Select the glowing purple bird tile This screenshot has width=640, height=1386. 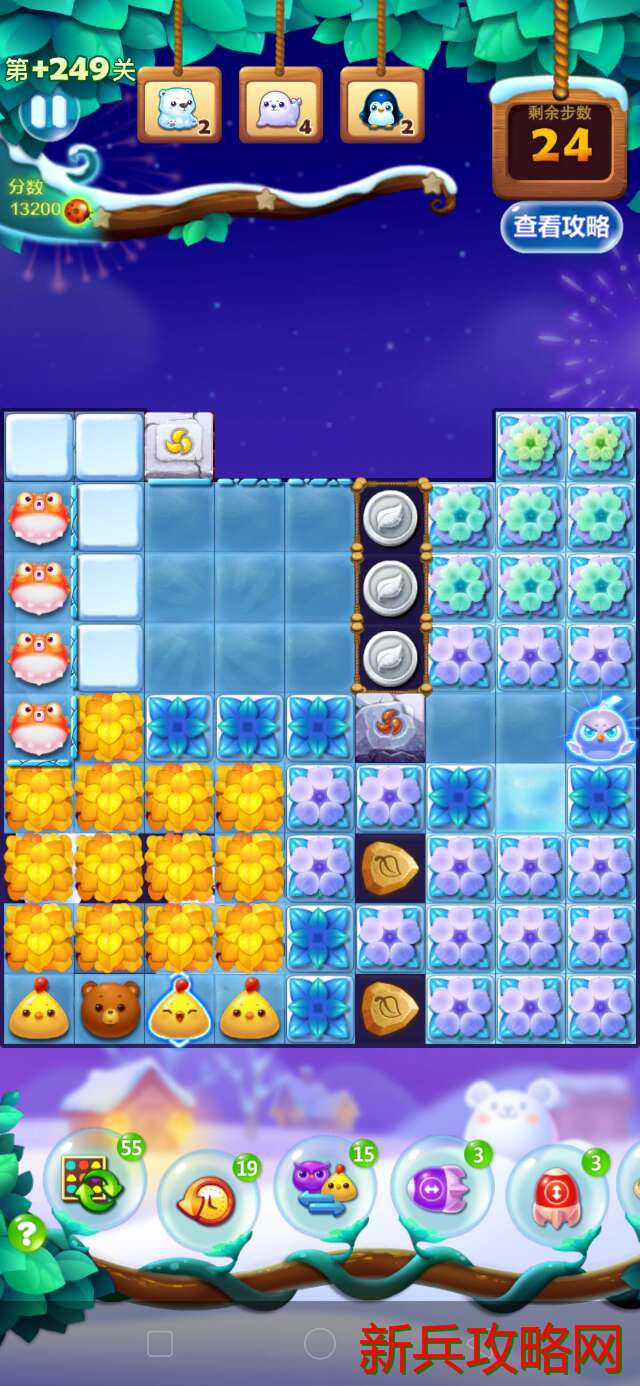[600, 728]
